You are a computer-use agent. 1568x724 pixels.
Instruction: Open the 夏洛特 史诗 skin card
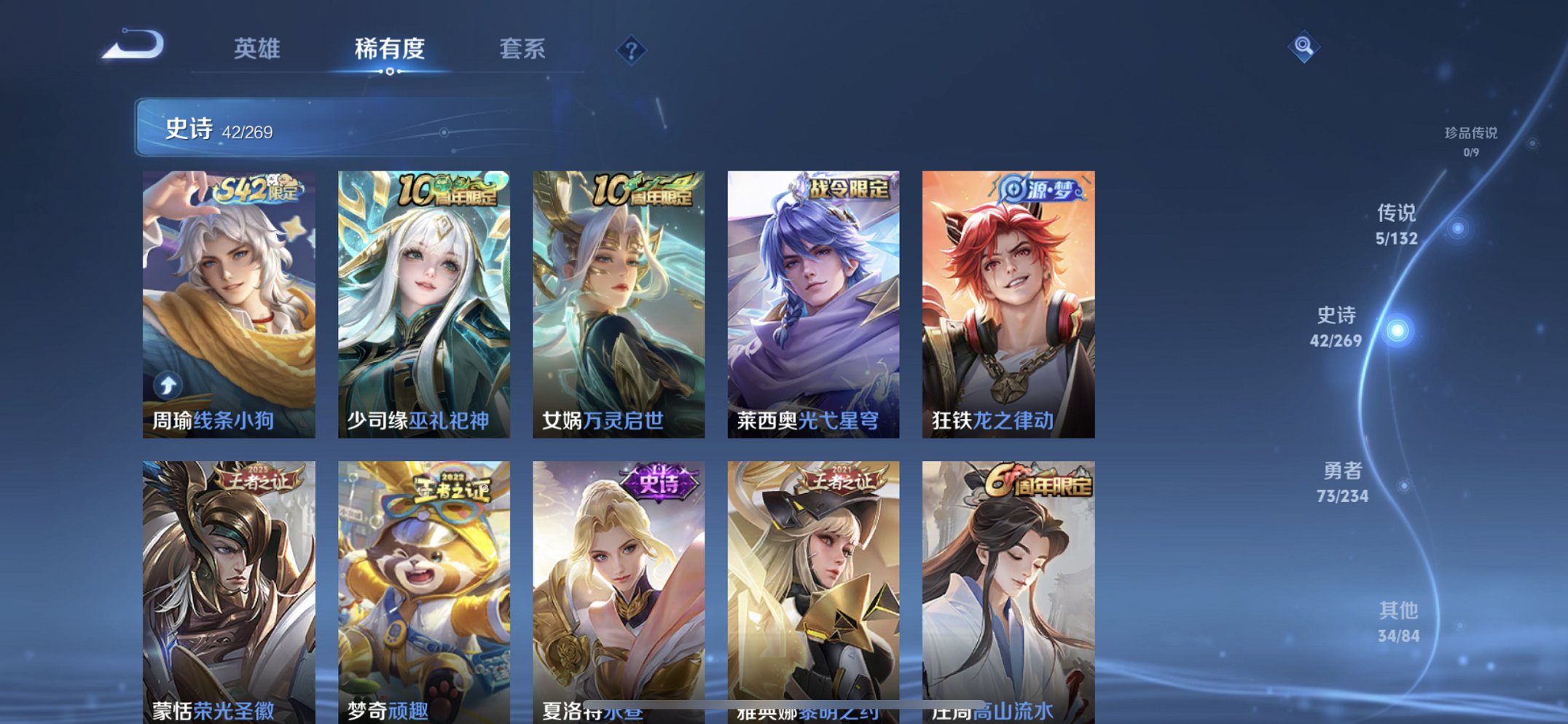[x=619, y=583]
